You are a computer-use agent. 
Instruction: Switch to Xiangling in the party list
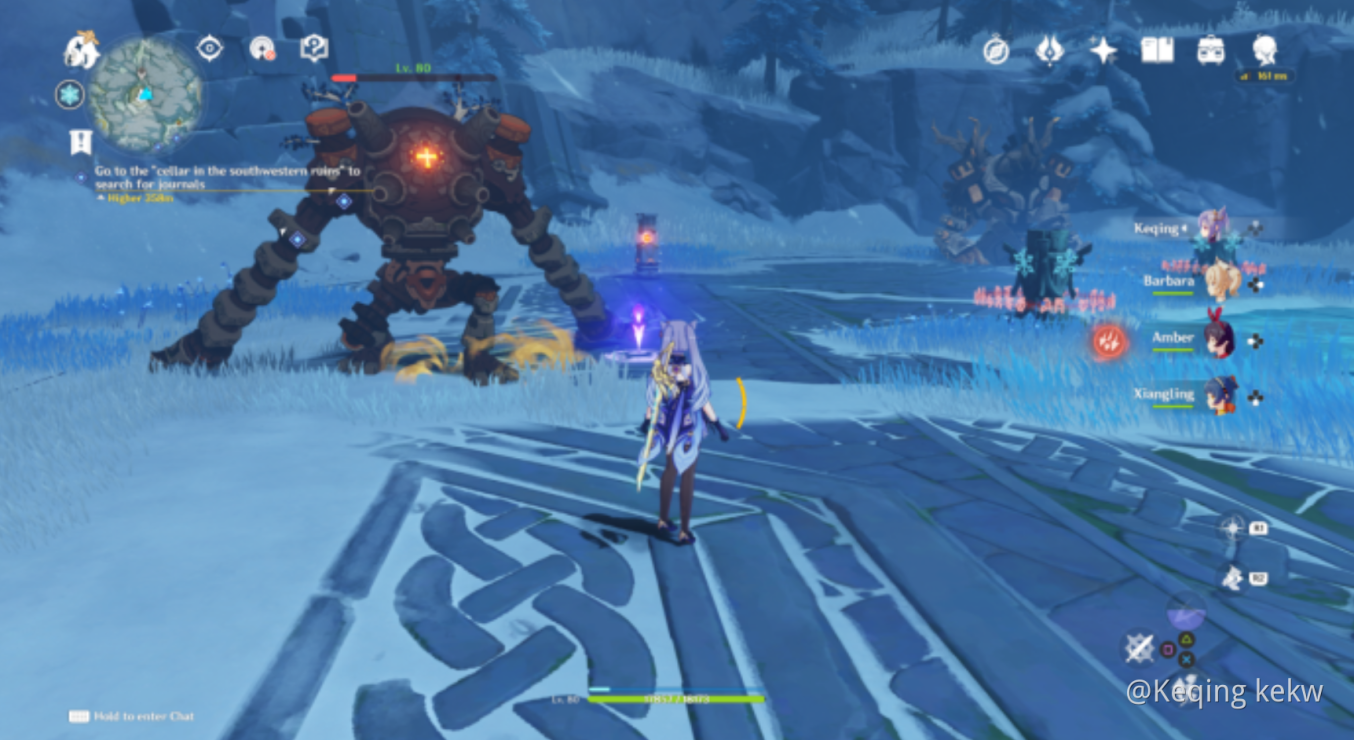coord(1224,395)
